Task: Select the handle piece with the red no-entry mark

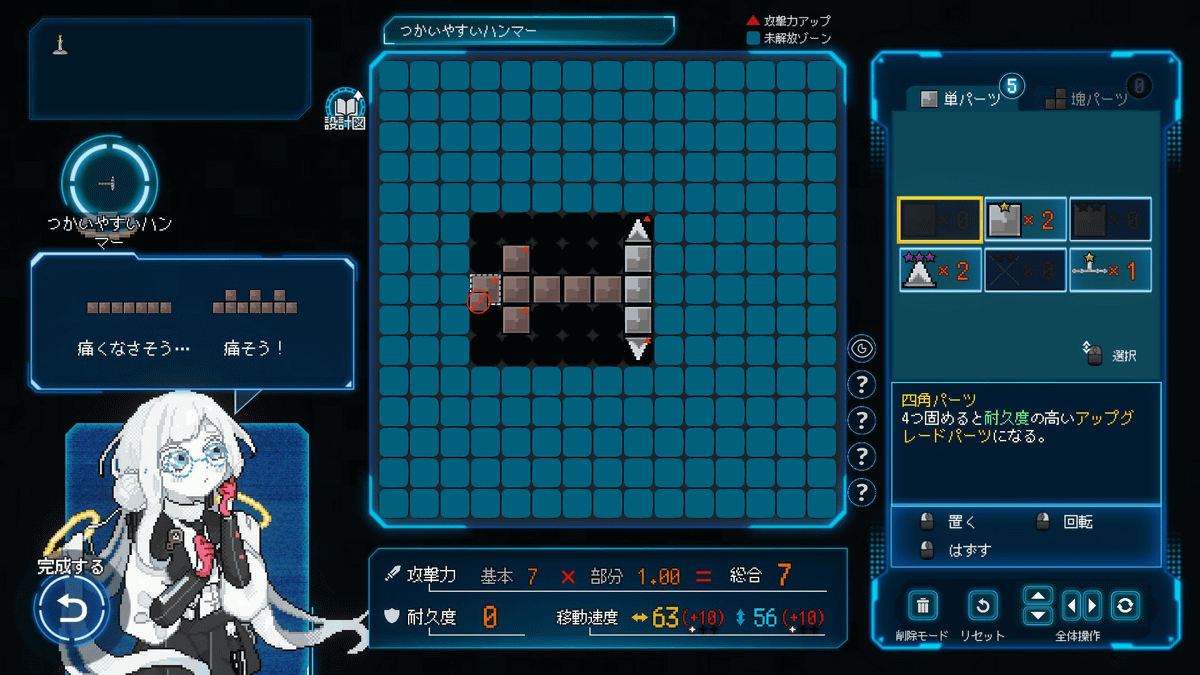Action: [x=485, y=290]
